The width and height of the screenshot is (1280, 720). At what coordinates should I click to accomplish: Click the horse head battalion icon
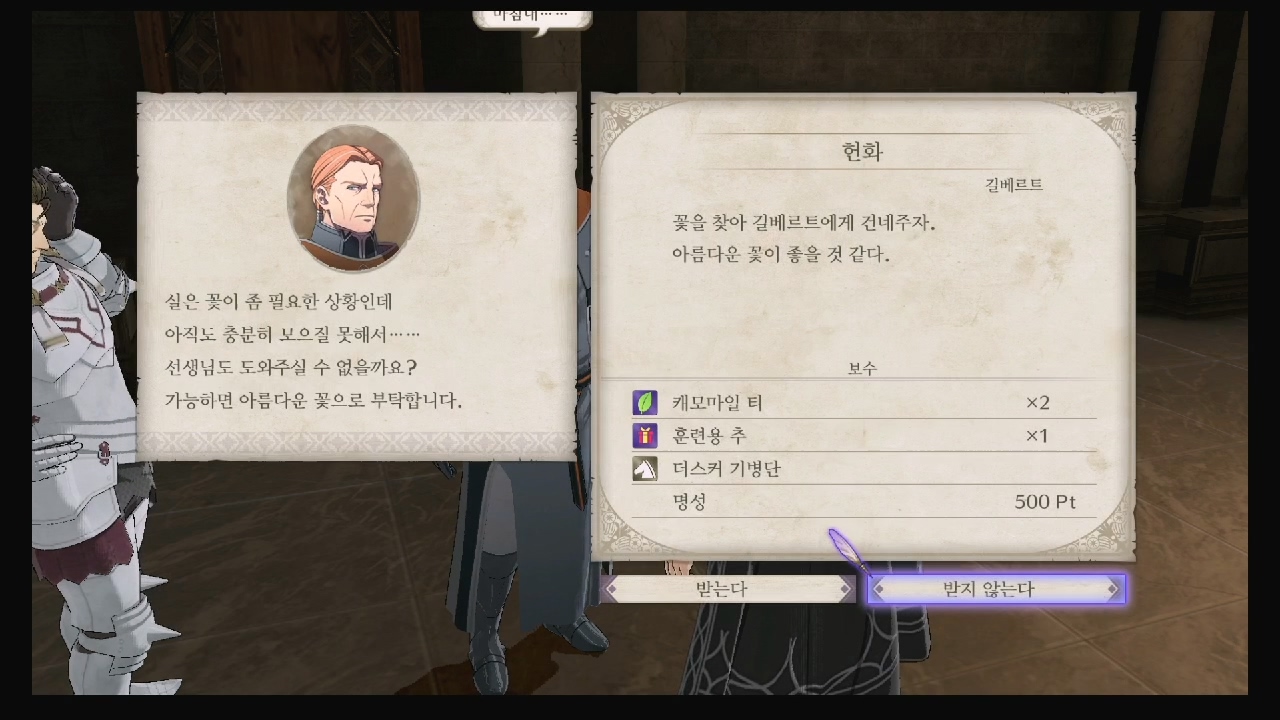pos(645,469)
